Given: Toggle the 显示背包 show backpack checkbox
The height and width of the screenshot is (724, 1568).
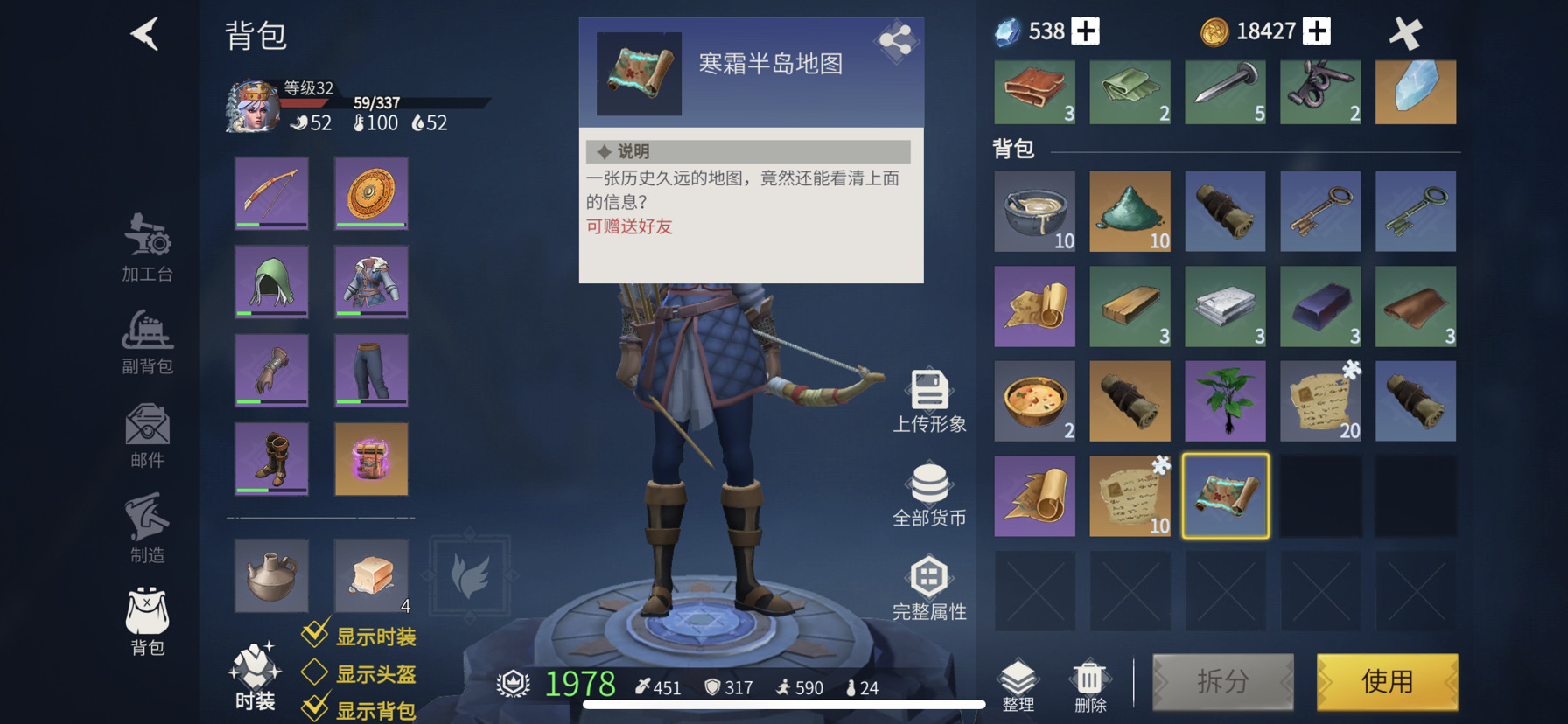Looking at the screenshot, I should [315, 708].
